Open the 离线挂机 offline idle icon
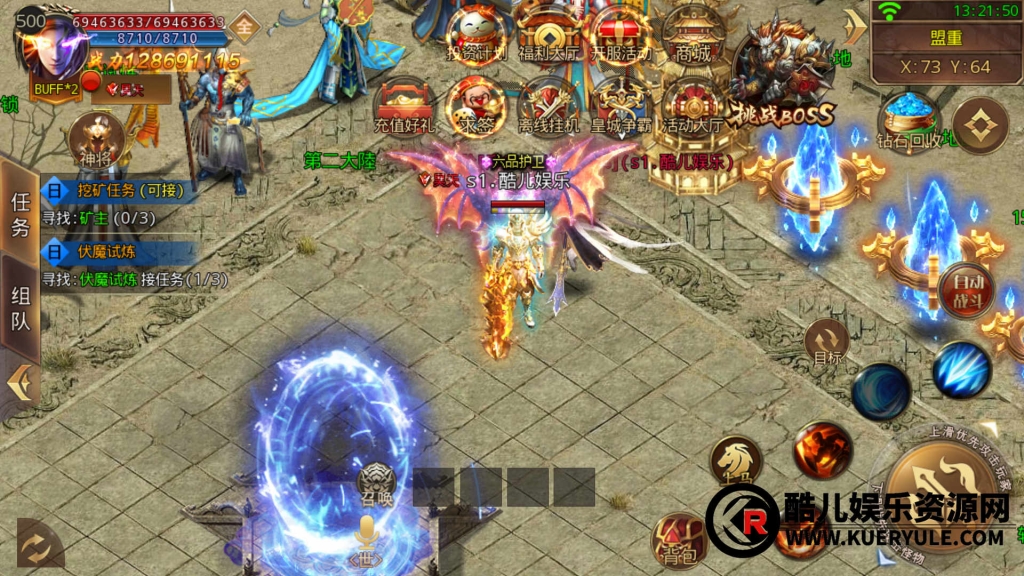This screenshot has height=576, width=1024. [x=548, y=104]
